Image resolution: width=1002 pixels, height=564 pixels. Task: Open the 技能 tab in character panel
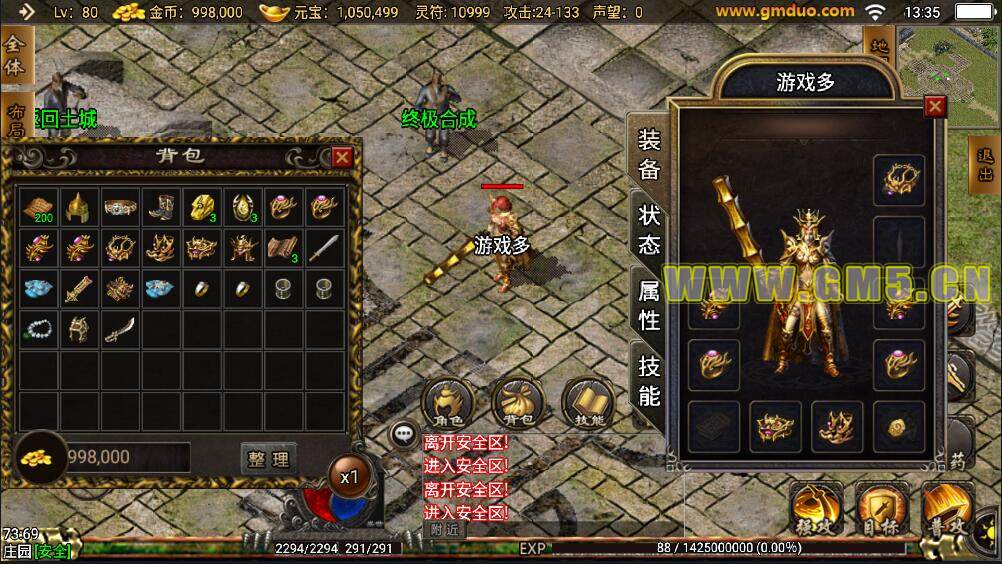(x=649, y=381)
